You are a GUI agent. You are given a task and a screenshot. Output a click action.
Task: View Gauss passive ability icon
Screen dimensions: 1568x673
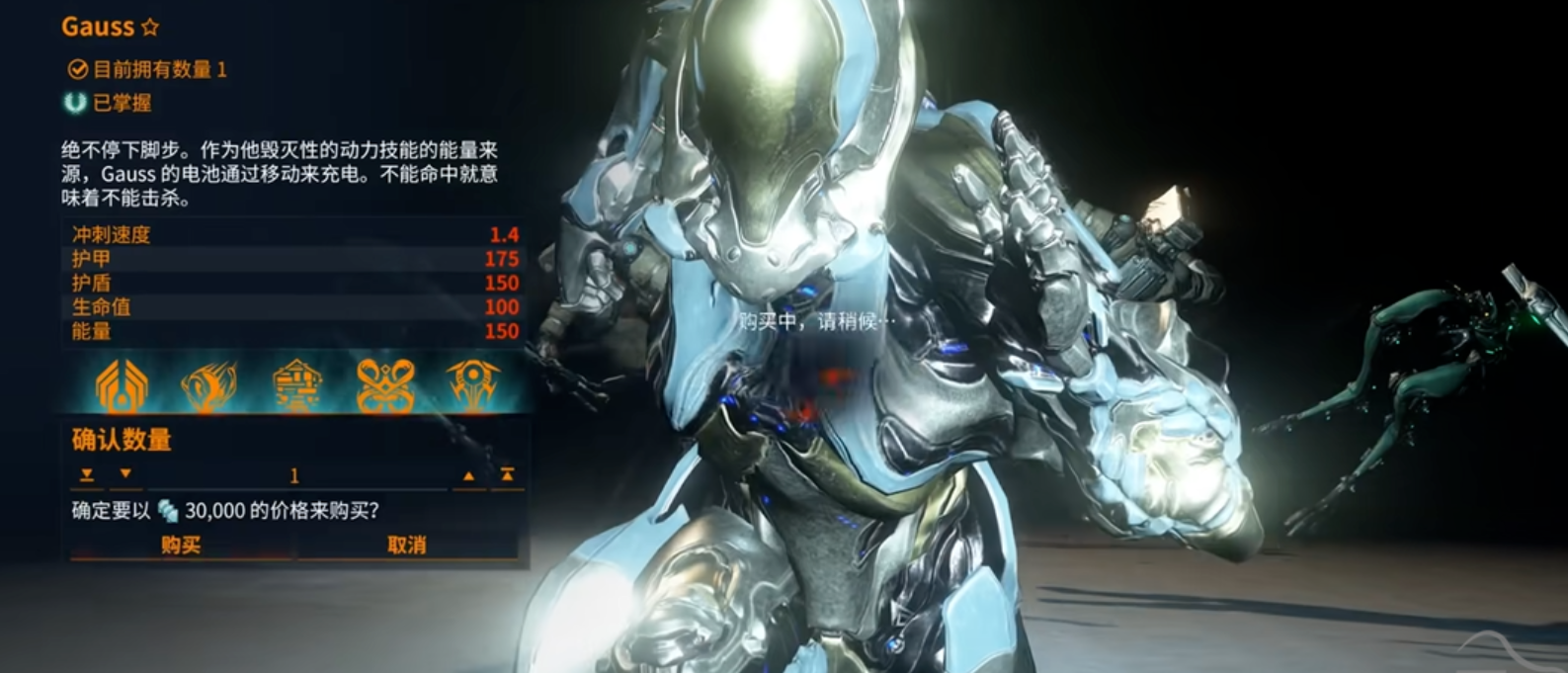(x=121, y=385)
